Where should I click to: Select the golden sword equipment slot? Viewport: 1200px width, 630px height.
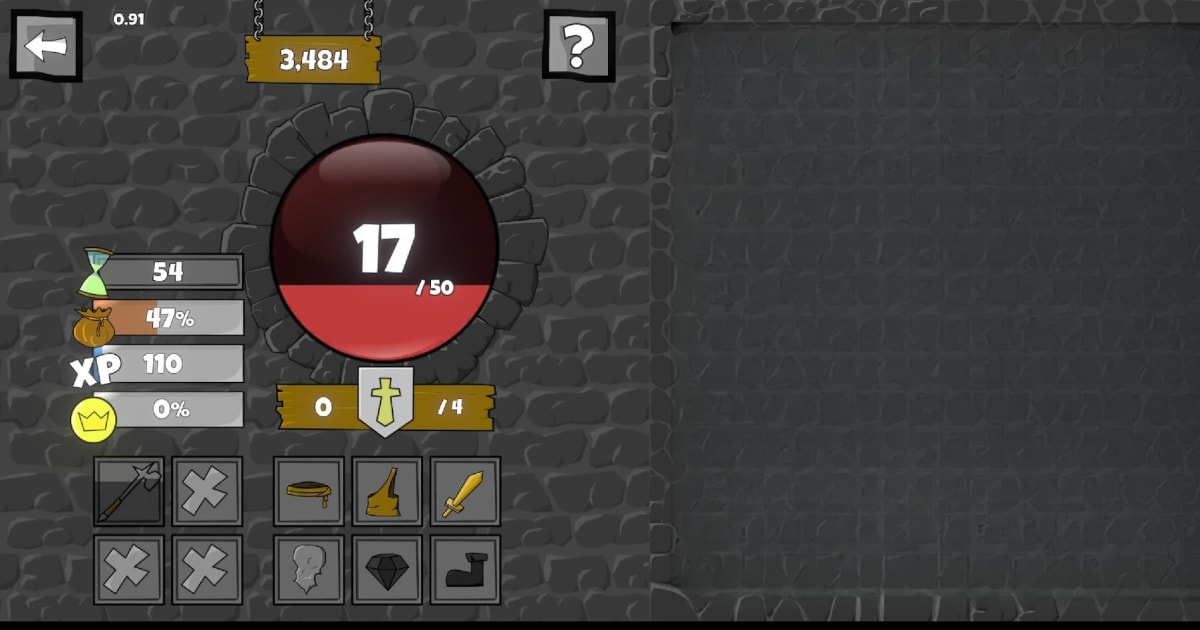(x=465, y=491)
